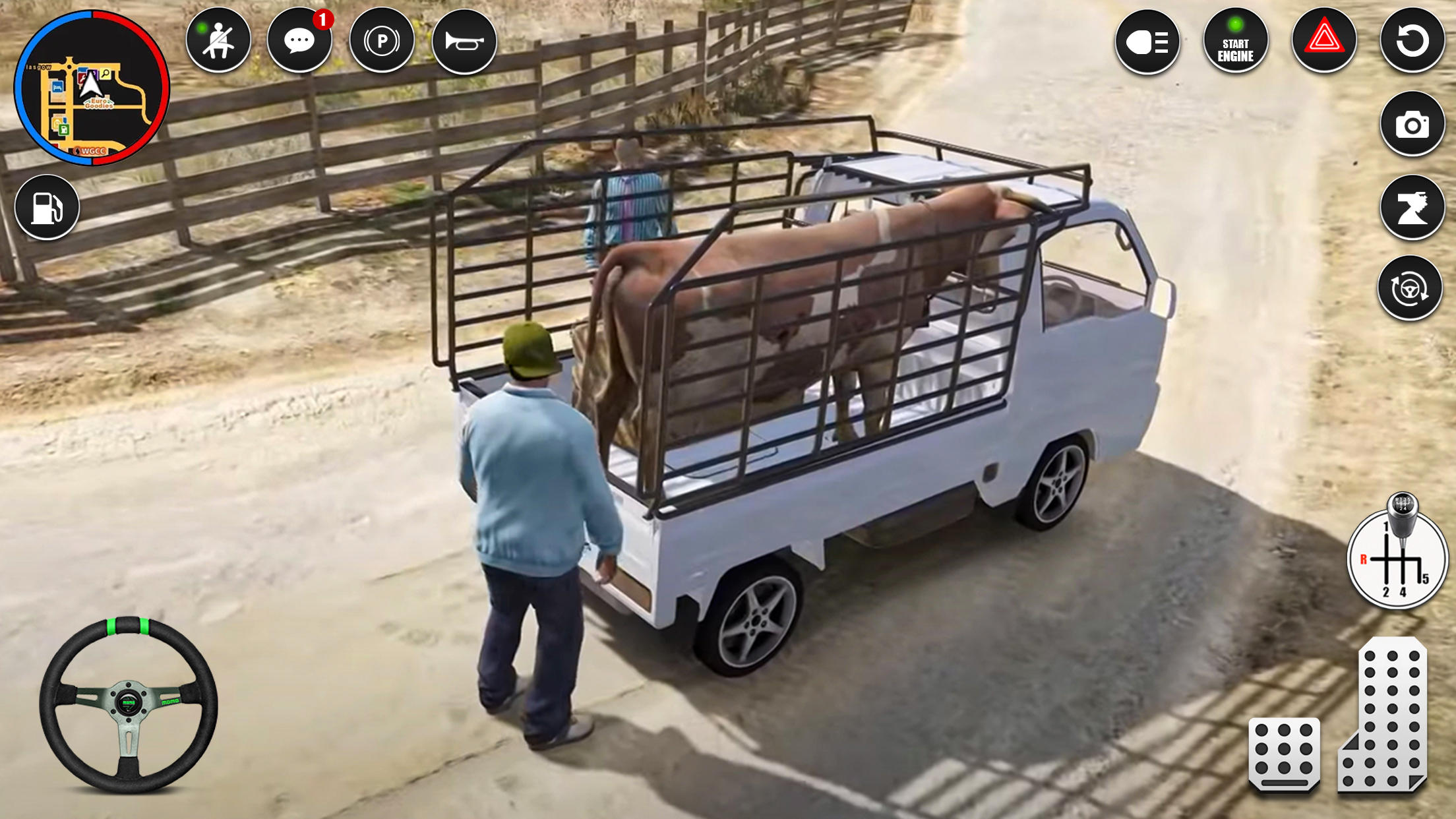The width and height of the screenshot is (1456, 819).
Task: Engage the parking brake toggle
Action: (x=382, y=40)
